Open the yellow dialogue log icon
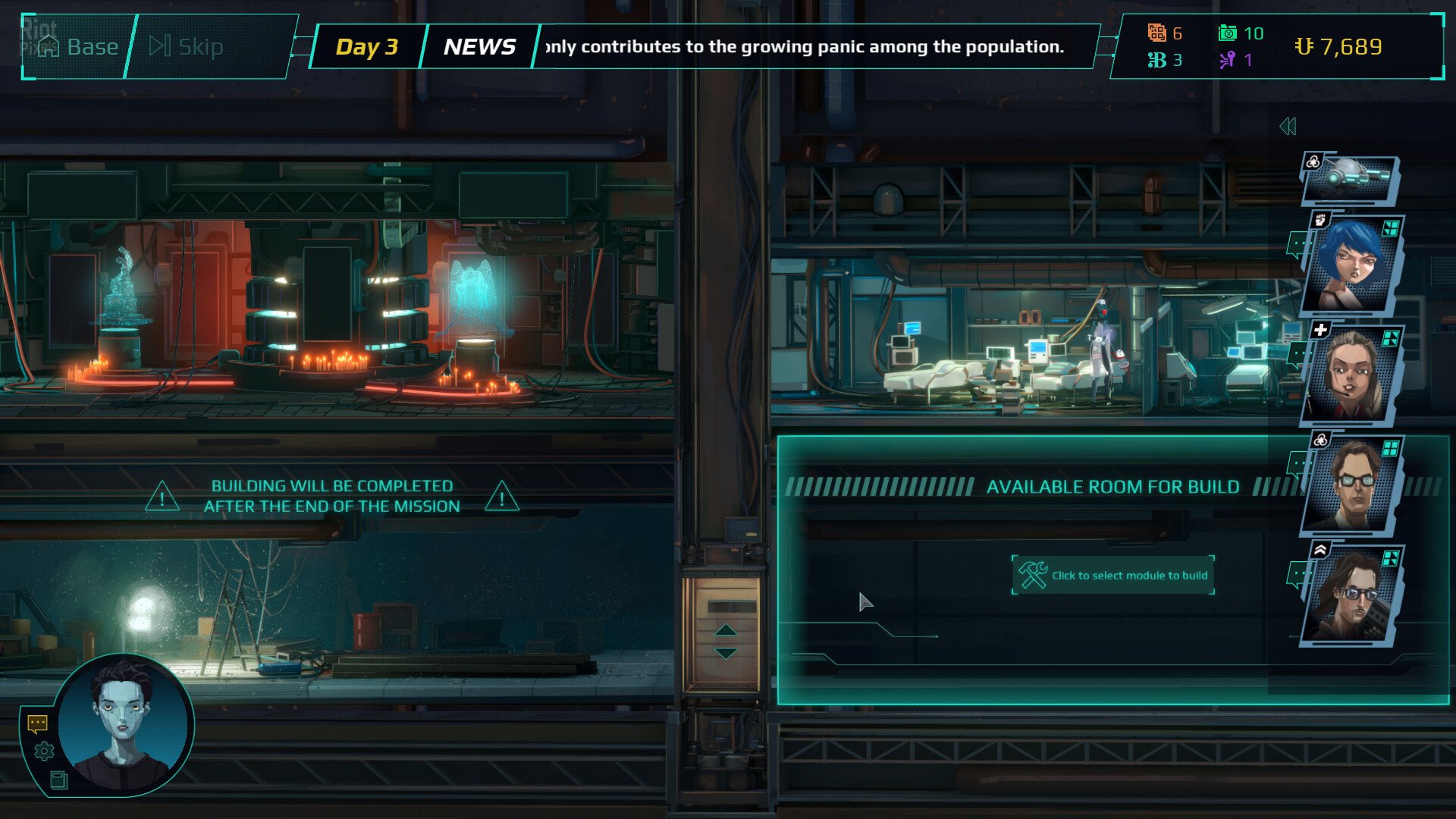 [37, 723]
